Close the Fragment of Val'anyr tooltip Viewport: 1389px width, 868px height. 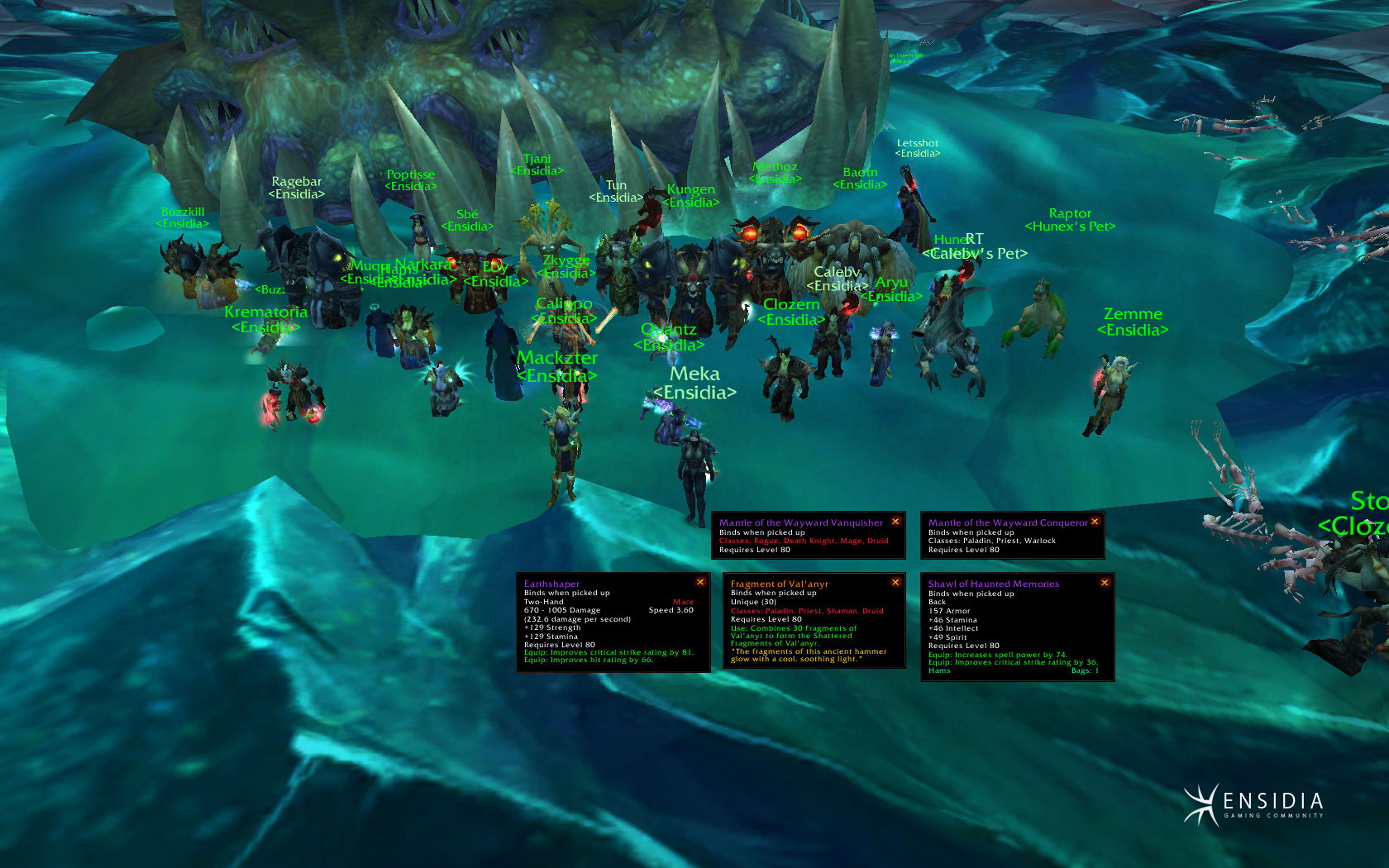(x=895, y=582)
